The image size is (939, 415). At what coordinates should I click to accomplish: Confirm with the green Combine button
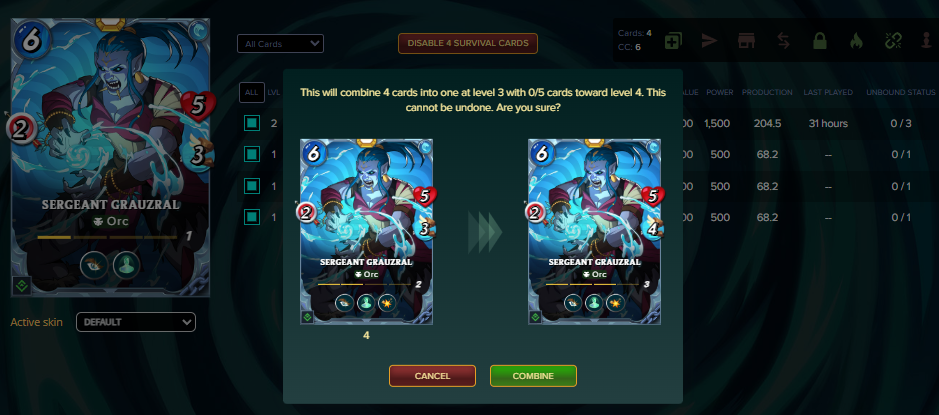533,376
